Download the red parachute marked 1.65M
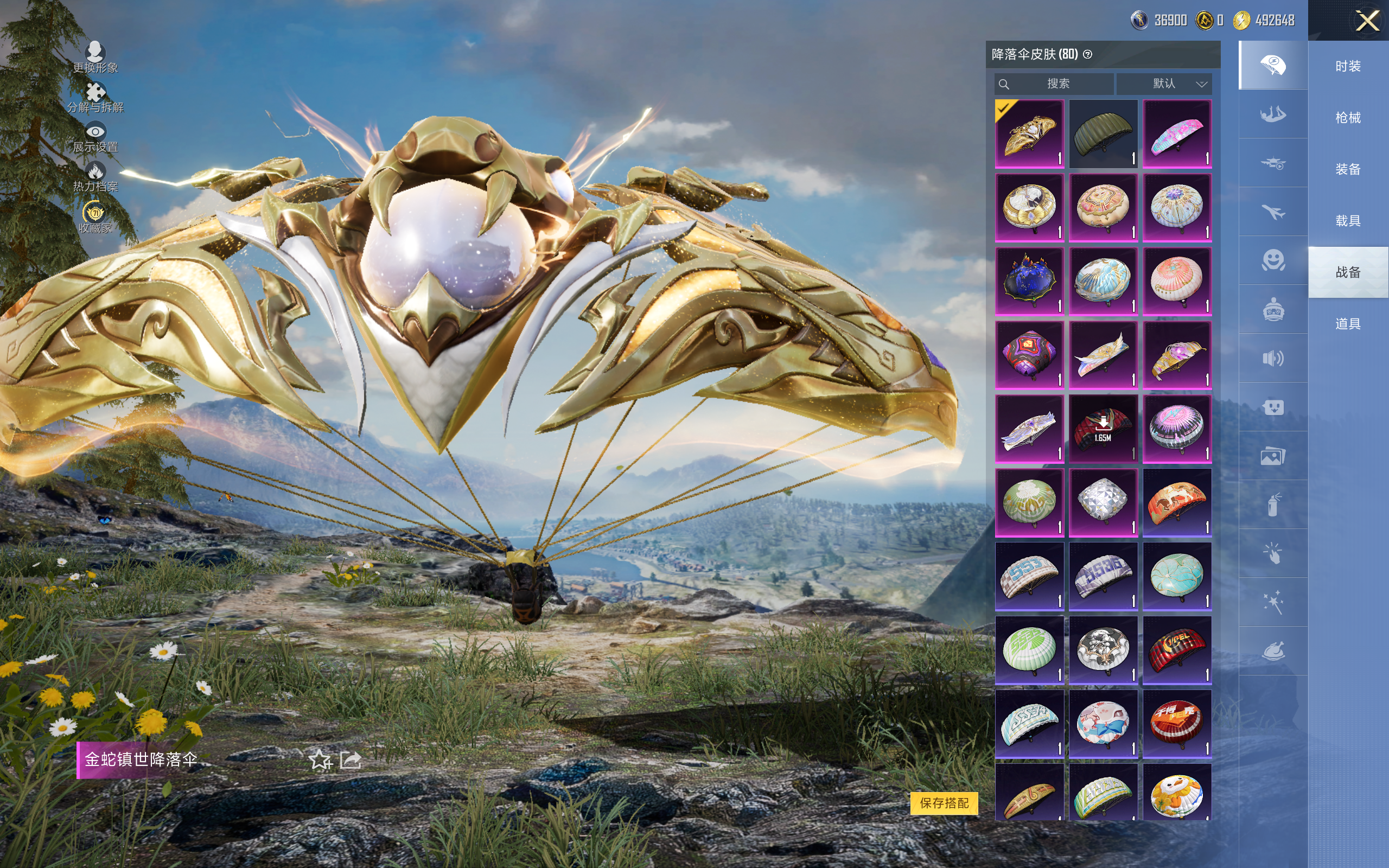Screen dimensions: 1389x868 pyautogui.click(x=1103, y=428)
